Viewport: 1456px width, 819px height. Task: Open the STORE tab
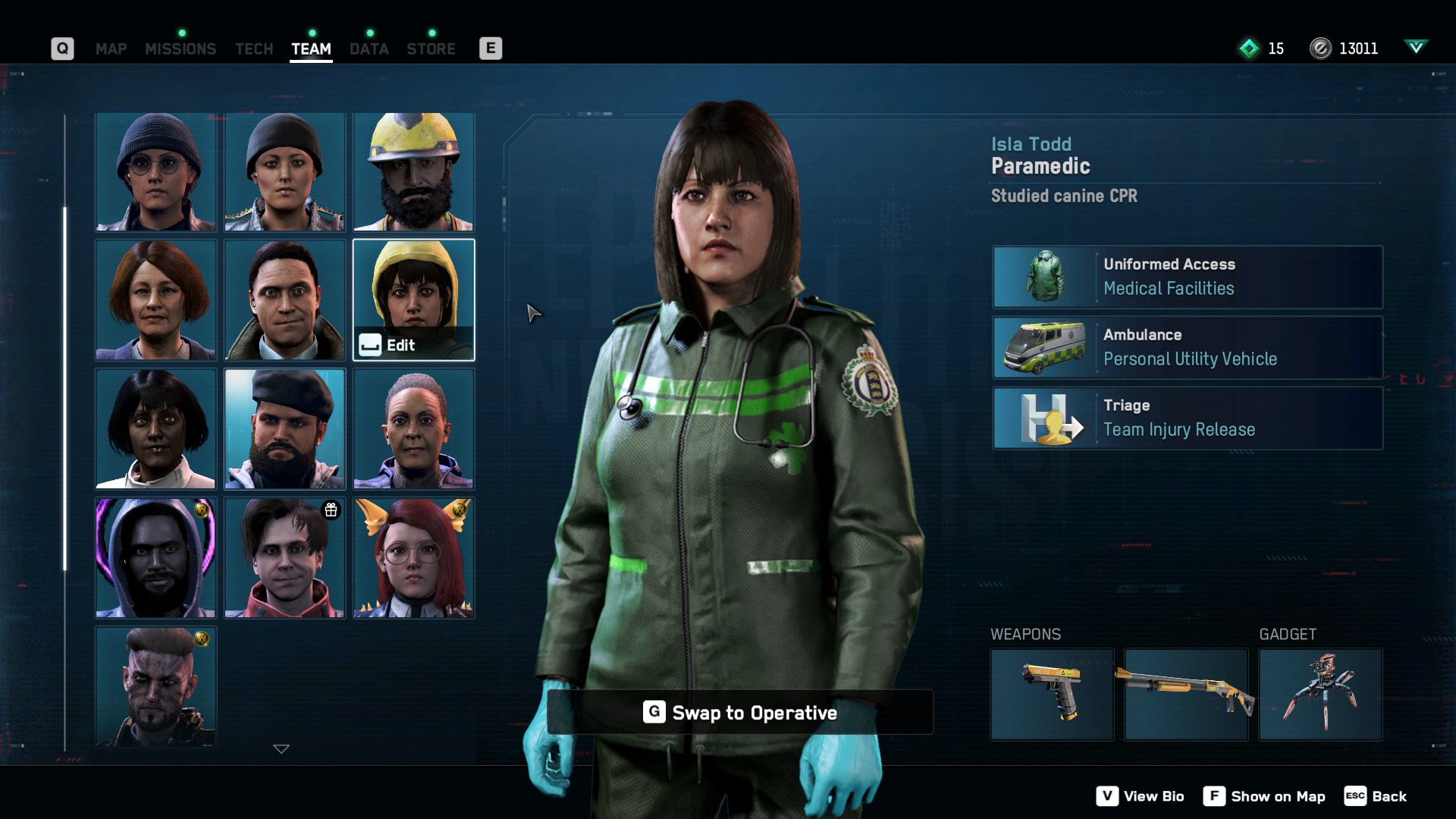tap(431, 49)
